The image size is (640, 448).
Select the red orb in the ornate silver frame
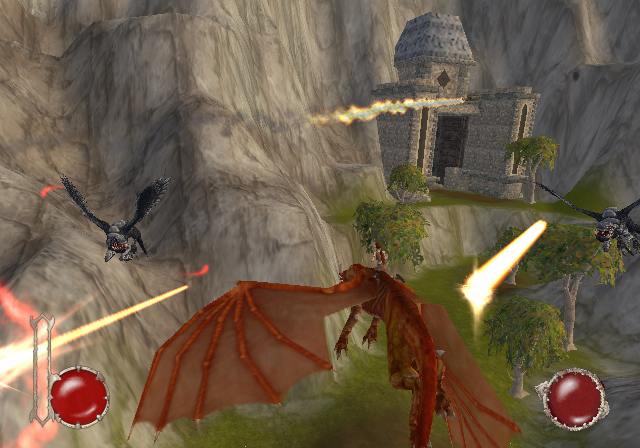(573, 400)
